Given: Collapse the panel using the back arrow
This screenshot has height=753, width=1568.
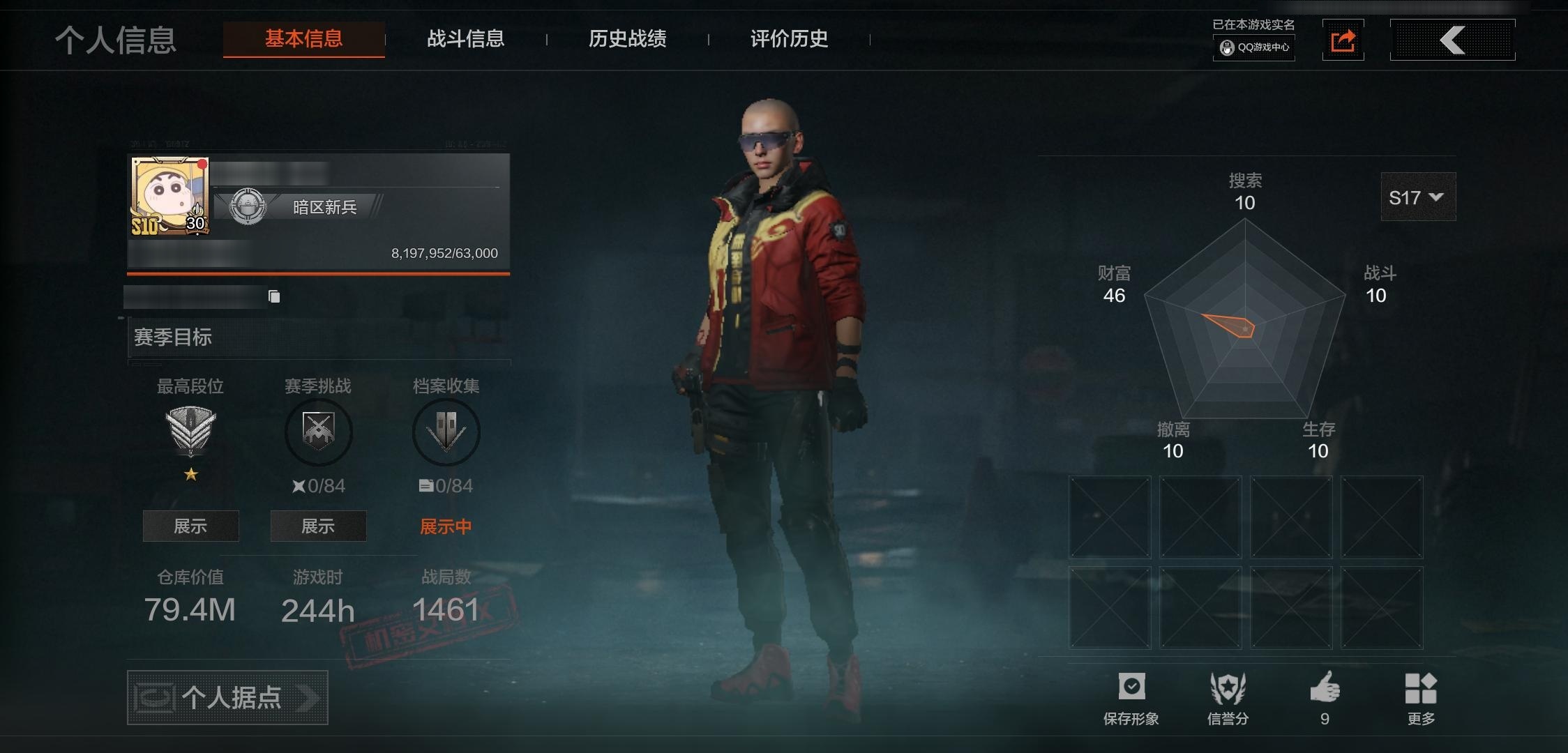Looking at the screenshot, I should coord(1452,40).
